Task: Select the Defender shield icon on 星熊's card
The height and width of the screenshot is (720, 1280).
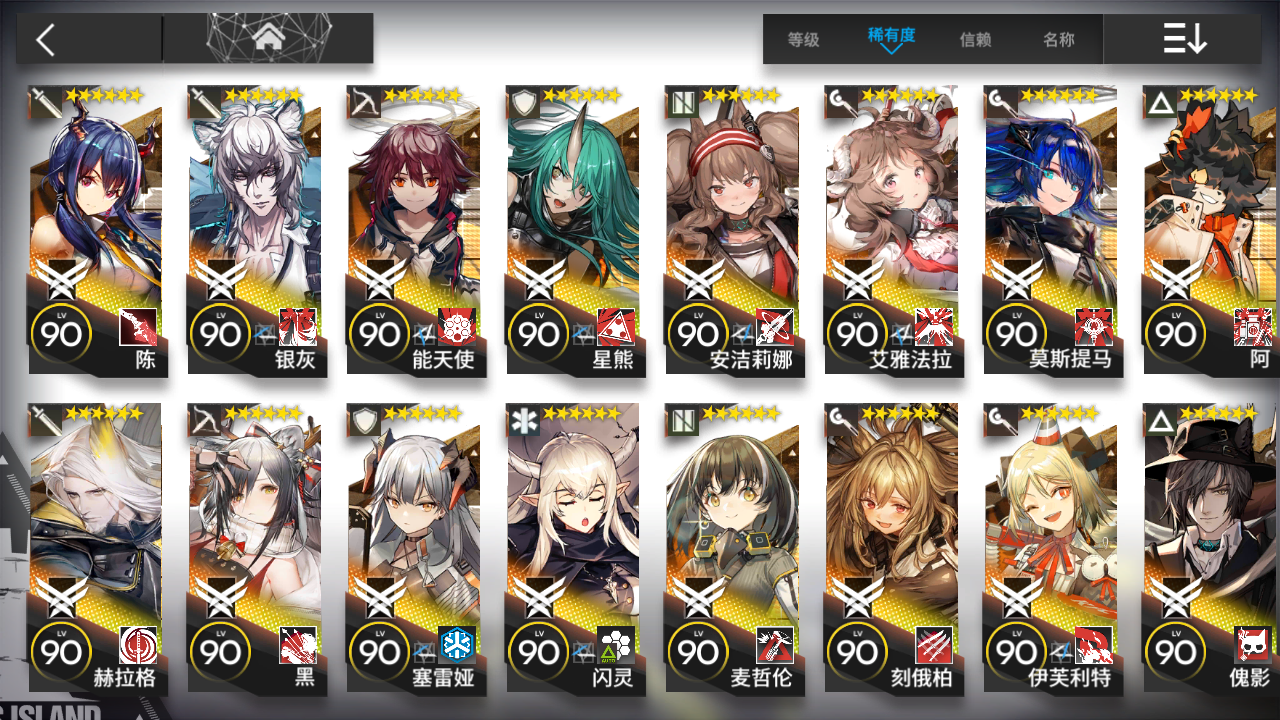Action: point(522,101)
